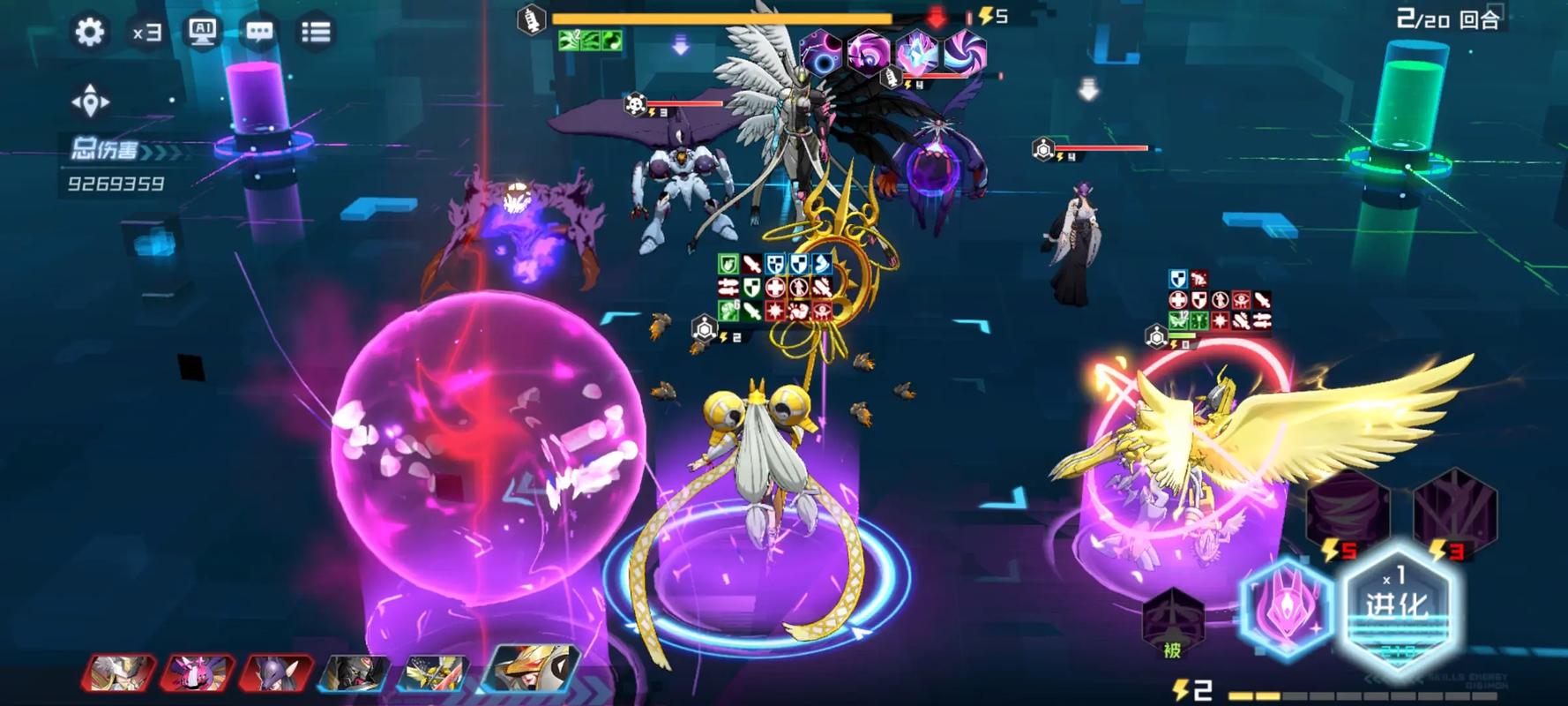
Task: Select the large golden-helmet active portrait
Action: (x=534, y=669)
